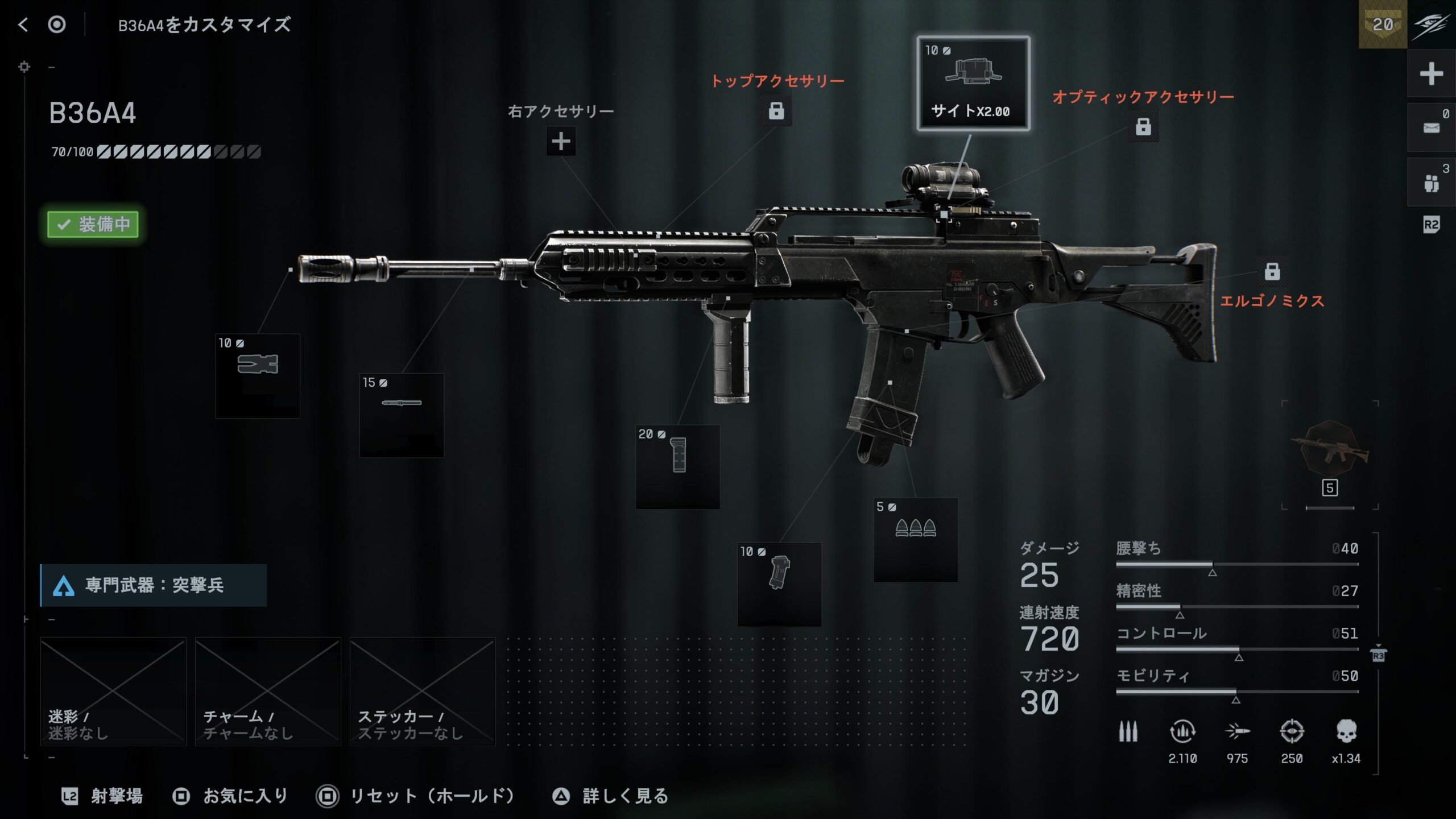Open the ammunition type slot

click(x=916, y=539)
